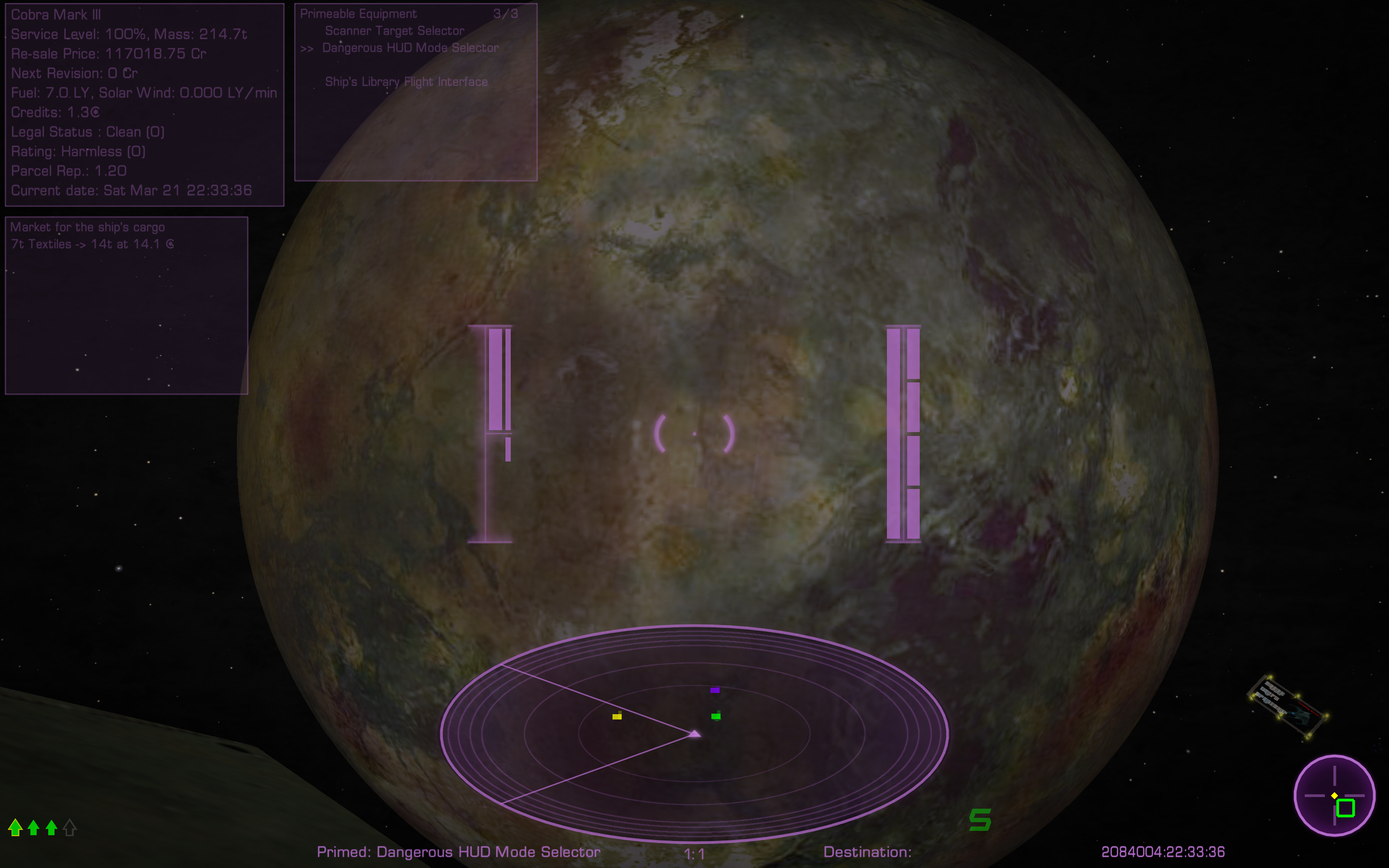1389x868 pixels.
Task: Pick Ship's Library Flight Interface entry
Action: click(406, 82)
